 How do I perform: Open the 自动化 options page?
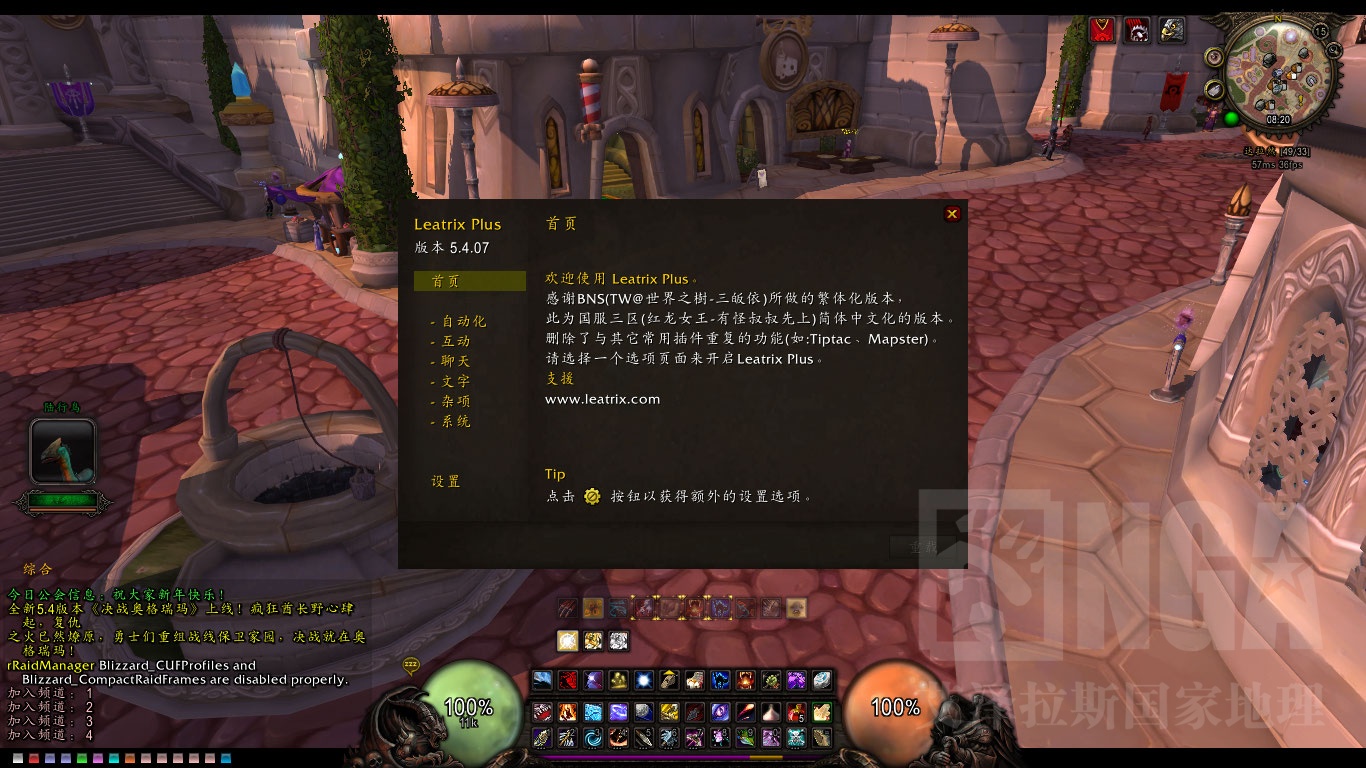point(463,321)
